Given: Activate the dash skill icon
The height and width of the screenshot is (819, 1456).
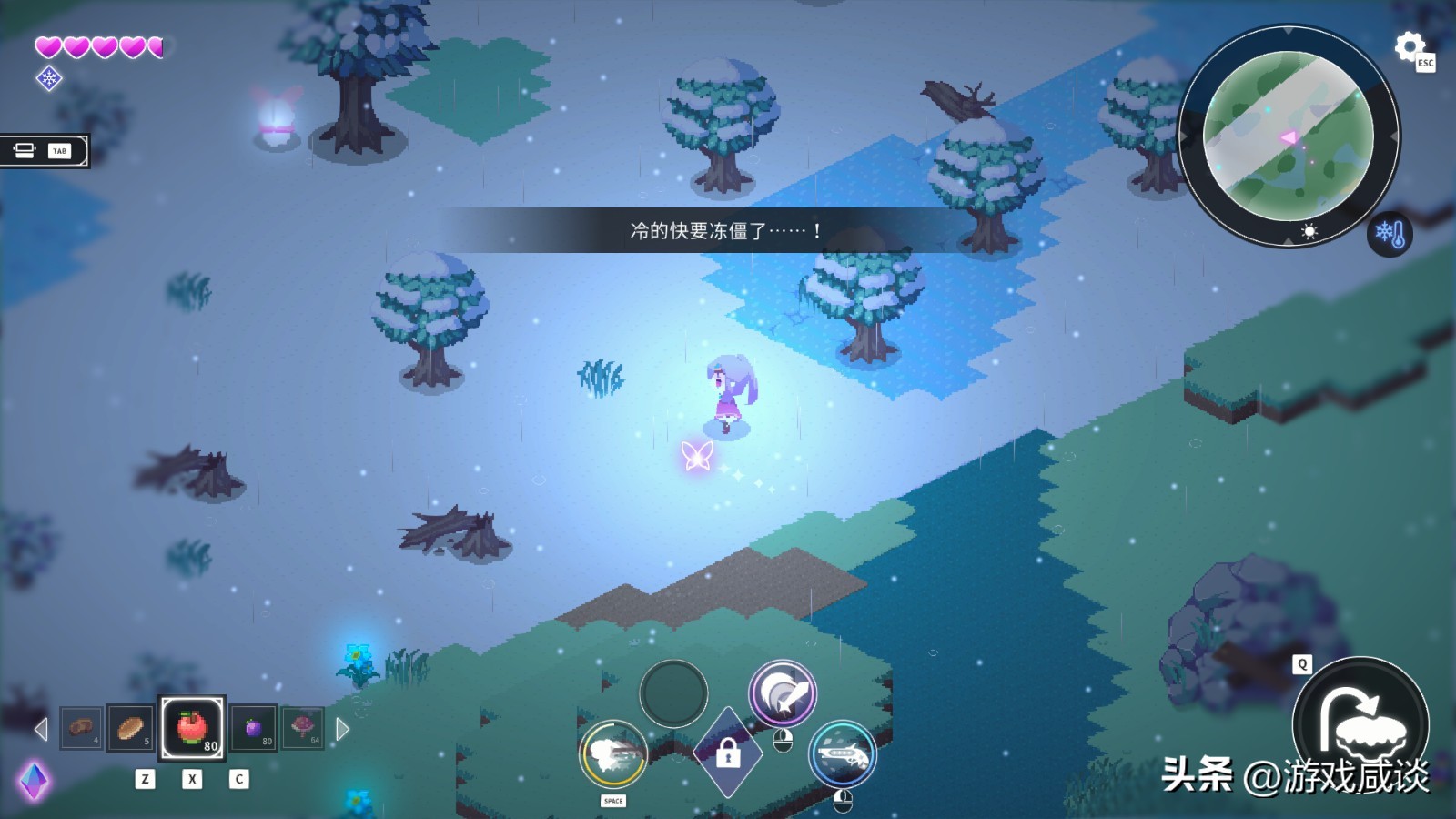Looking at the screenshot, I should click(x=613, y=754).
